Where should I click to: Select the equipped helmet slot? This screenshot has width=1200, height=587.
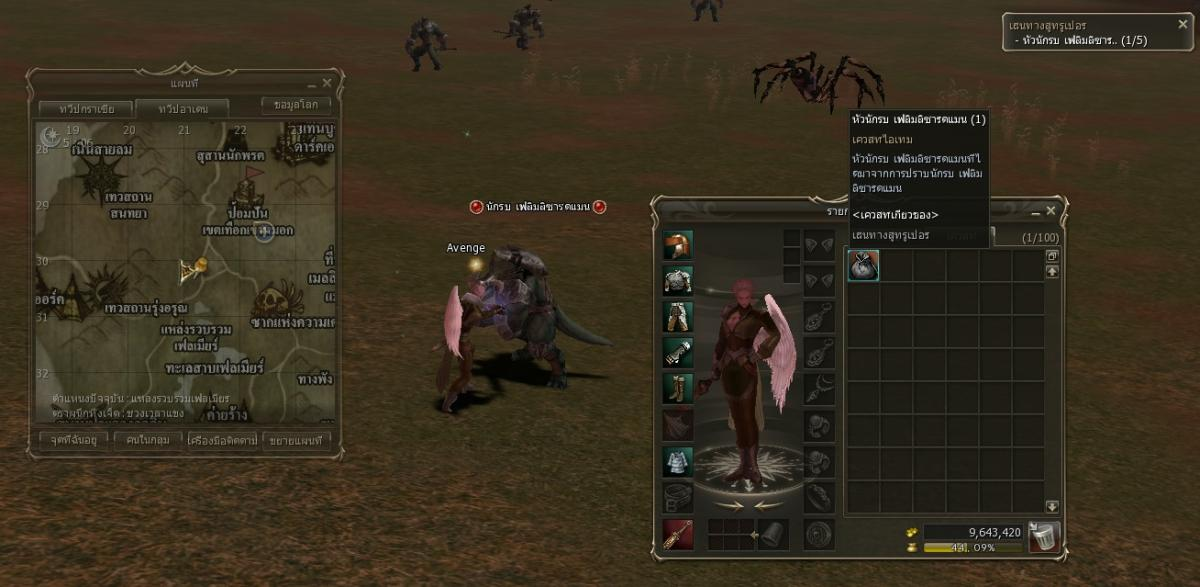point(678,245)
